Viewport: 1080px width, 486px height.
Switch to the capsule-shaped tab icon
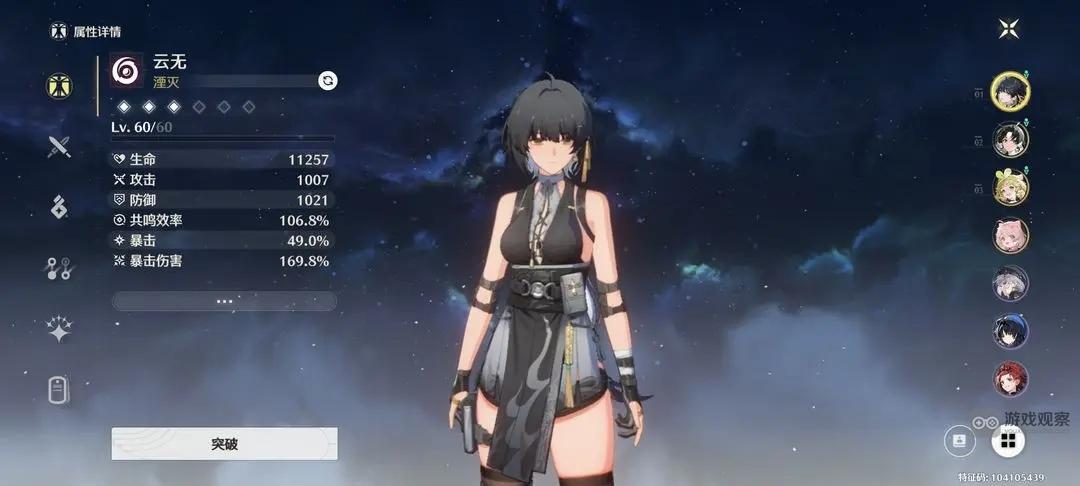coord(59,390)
